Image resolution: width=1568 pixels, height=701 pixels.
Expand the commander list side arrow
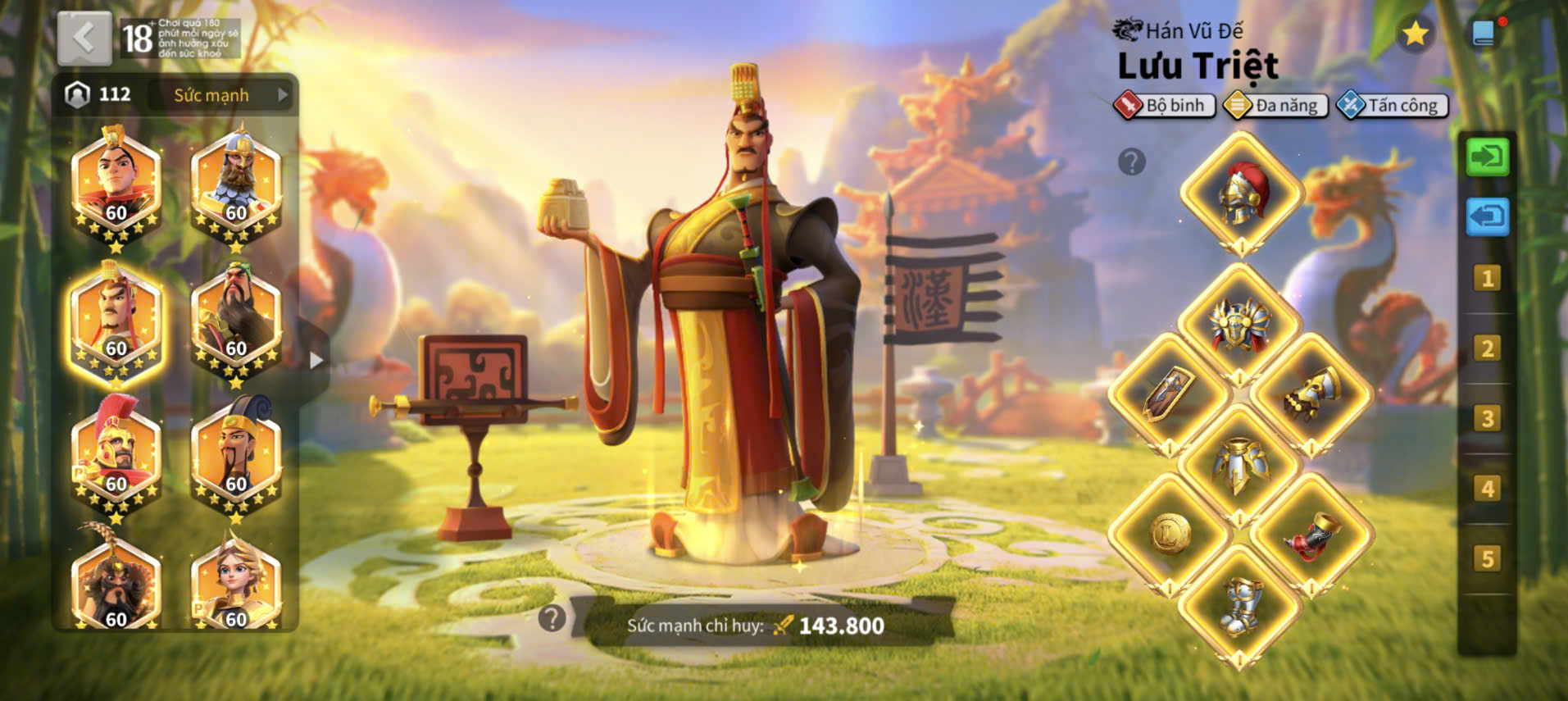coord(316,360)
